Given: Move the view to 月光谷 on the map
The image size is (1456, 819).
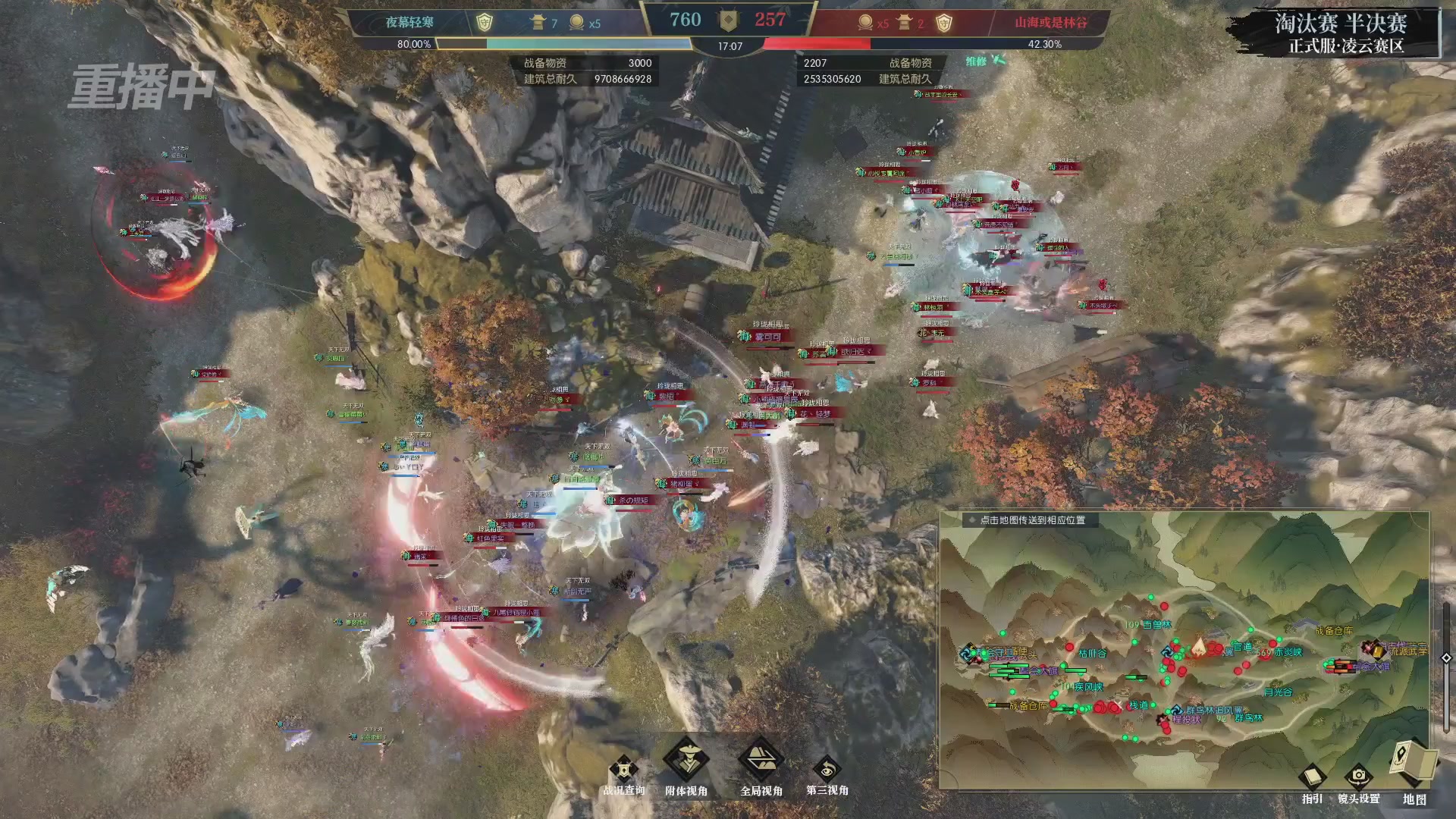Looking at the screenshot, I should [1278, 692].
